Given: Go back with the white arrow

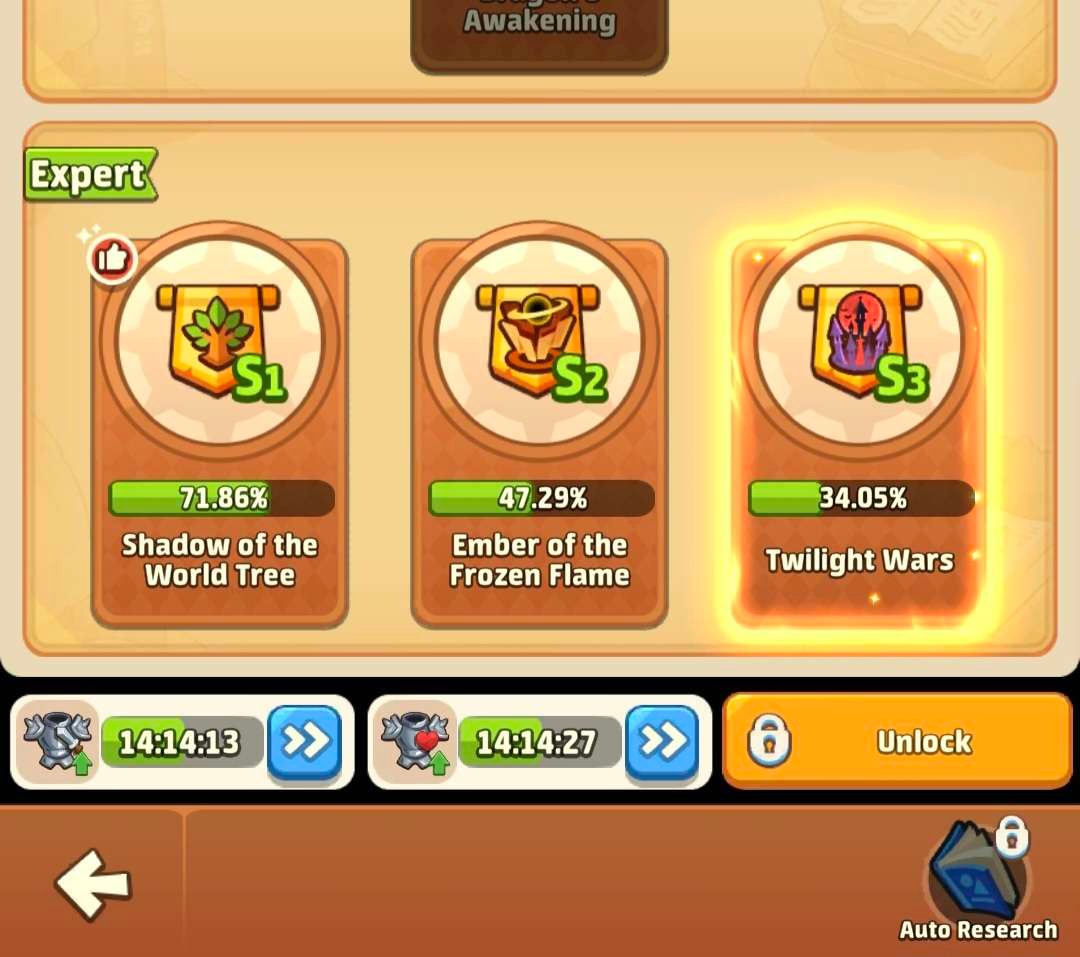Looking at the screenshot, I should (92, 883).
